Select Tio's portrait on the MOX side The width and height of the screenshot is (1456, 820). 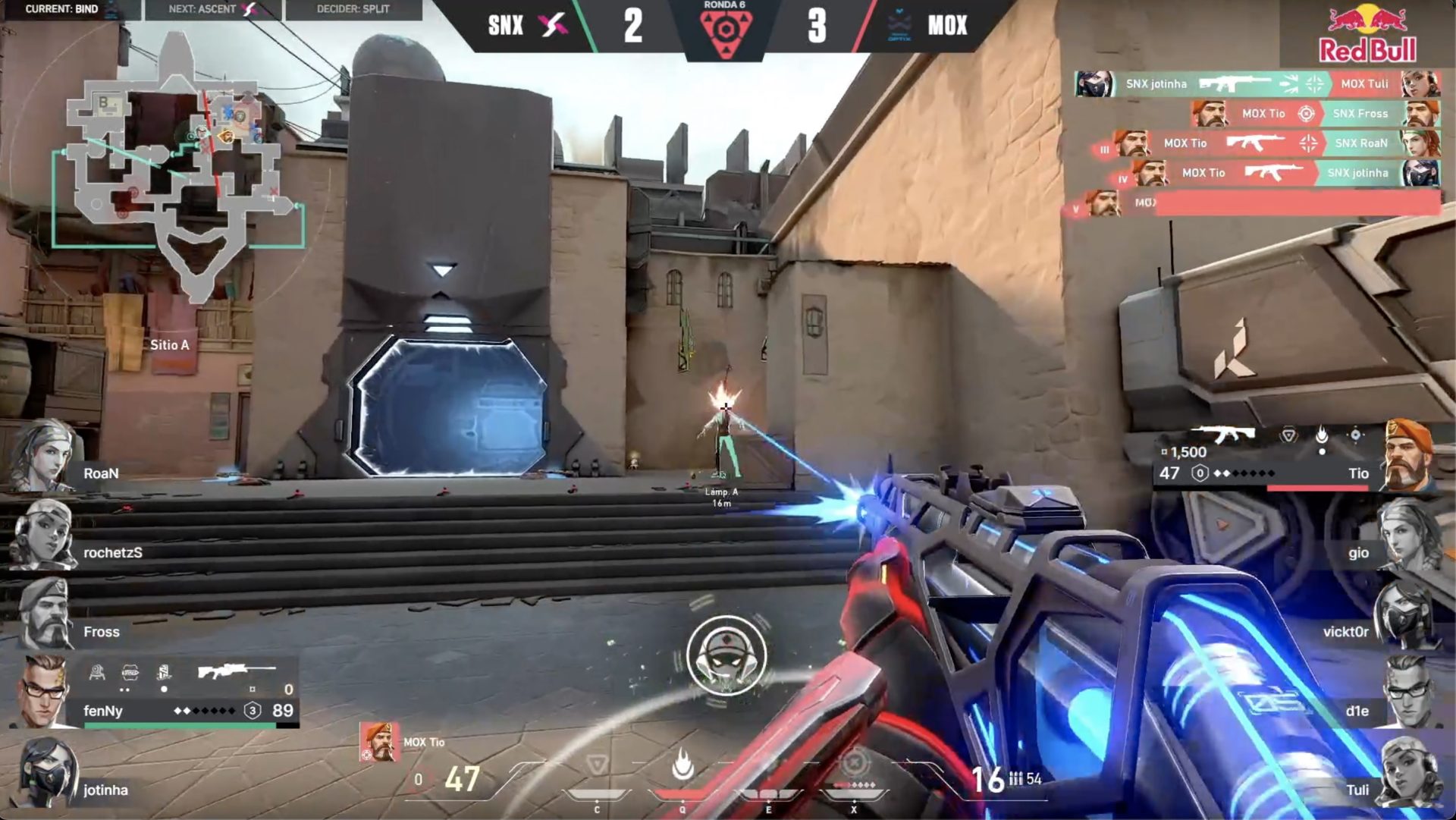(x=1409, y=457)
